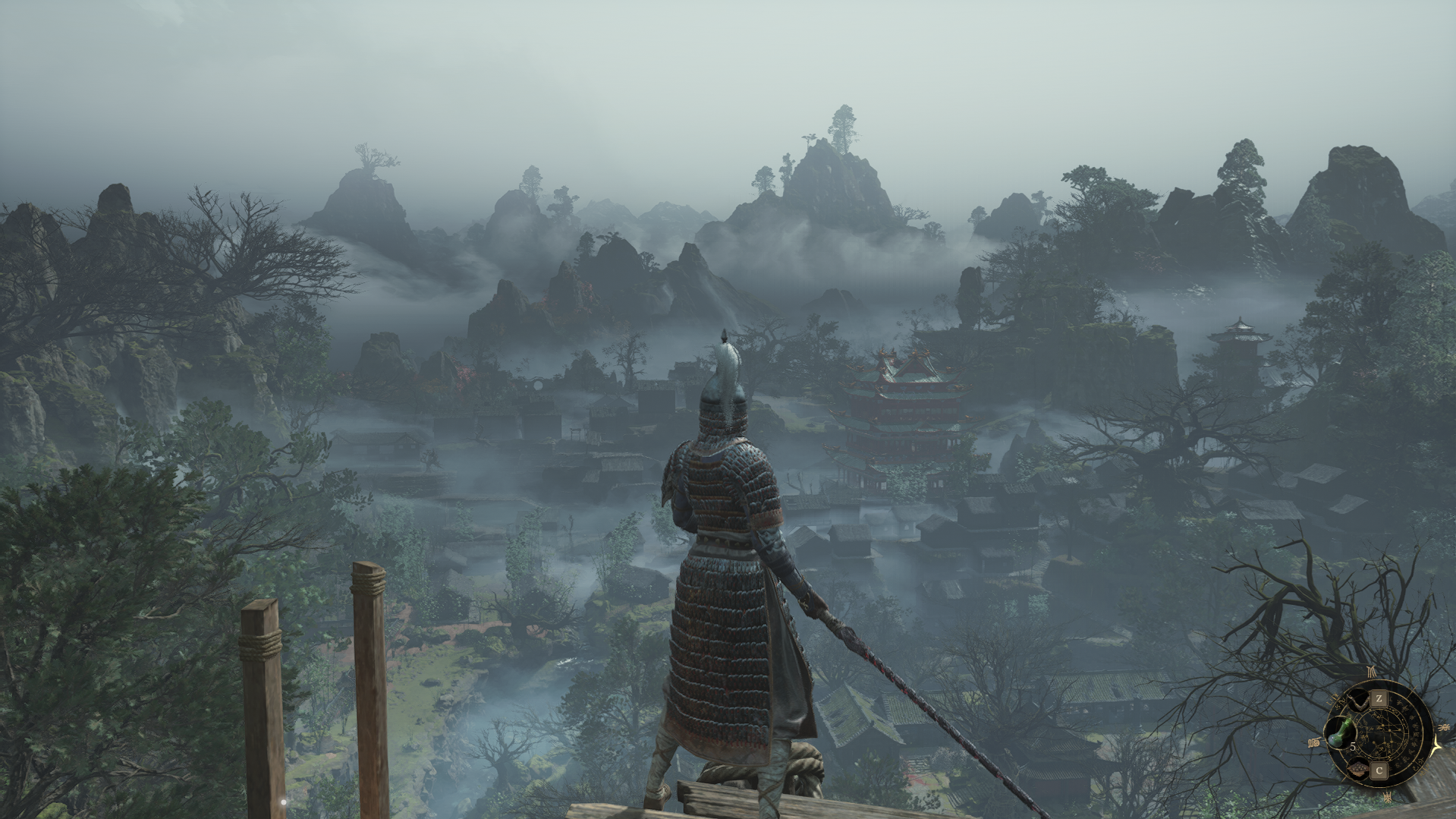Select the green healing gourd icon
This screenshot has height=819, width=1456.
1339,733
